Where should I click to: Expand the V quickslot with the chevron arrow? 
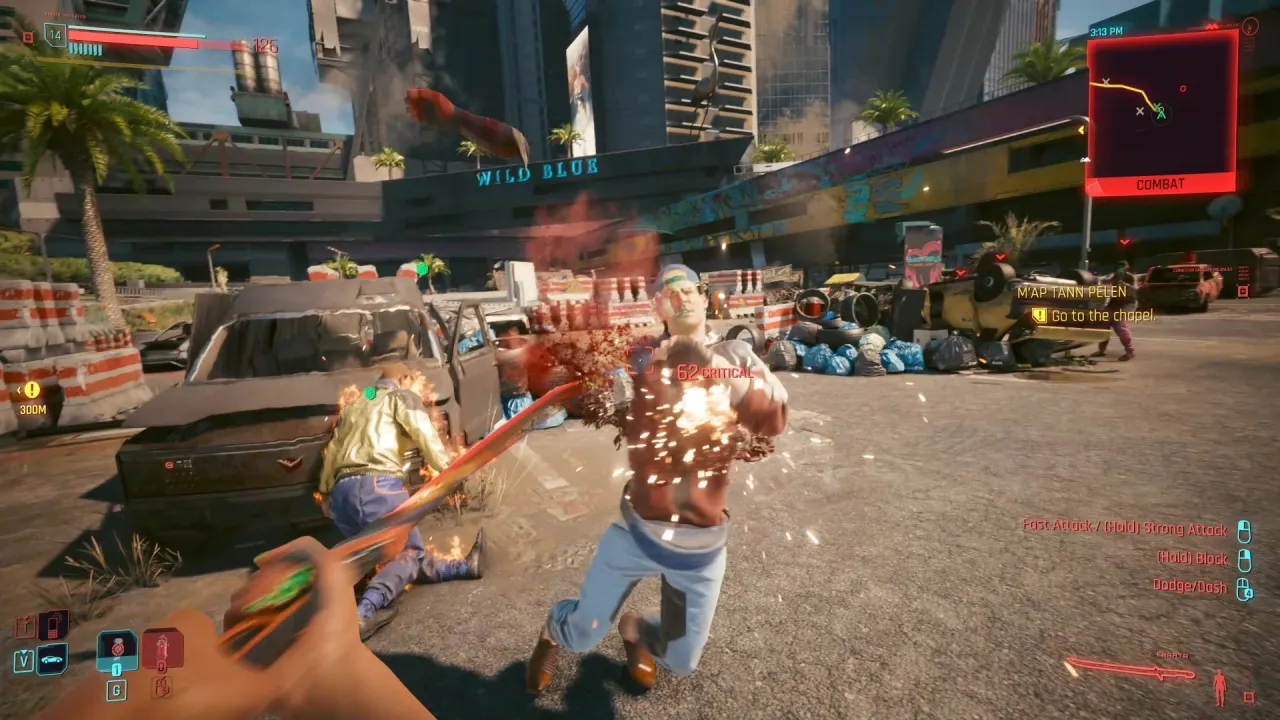pos(25,652)
